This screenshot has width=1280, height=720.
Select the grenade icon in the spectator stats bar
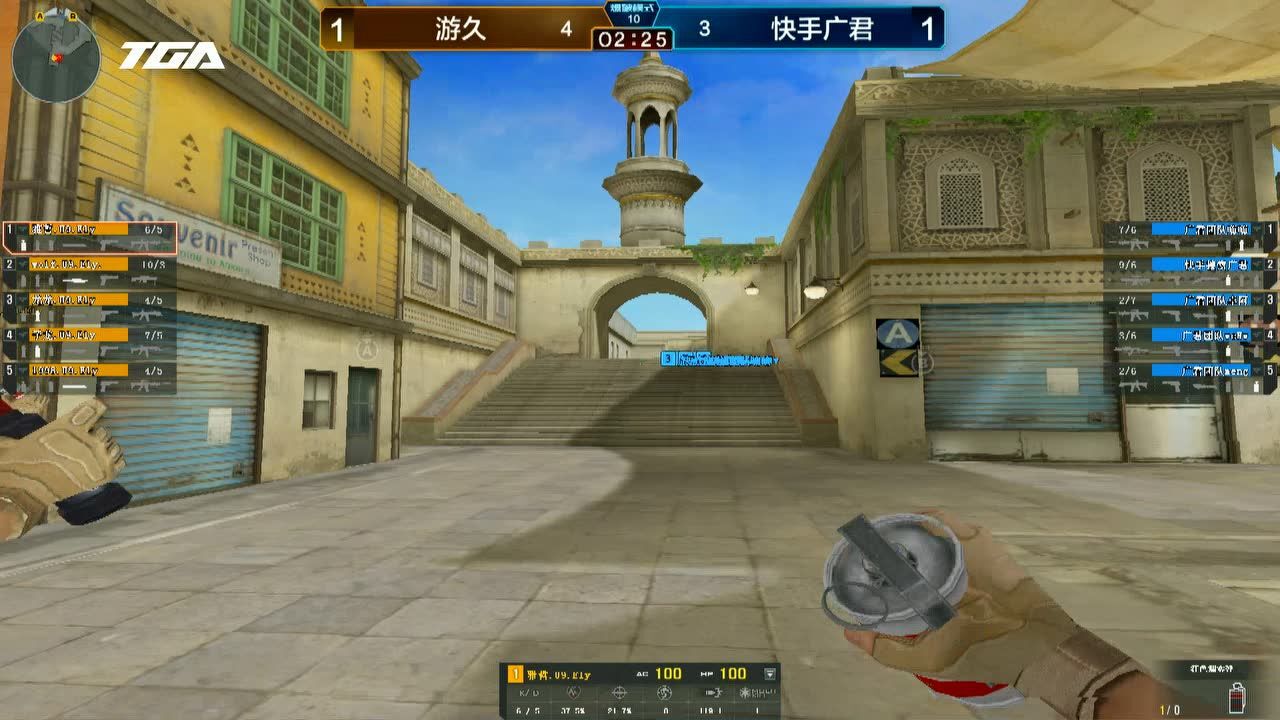point(662,692)
